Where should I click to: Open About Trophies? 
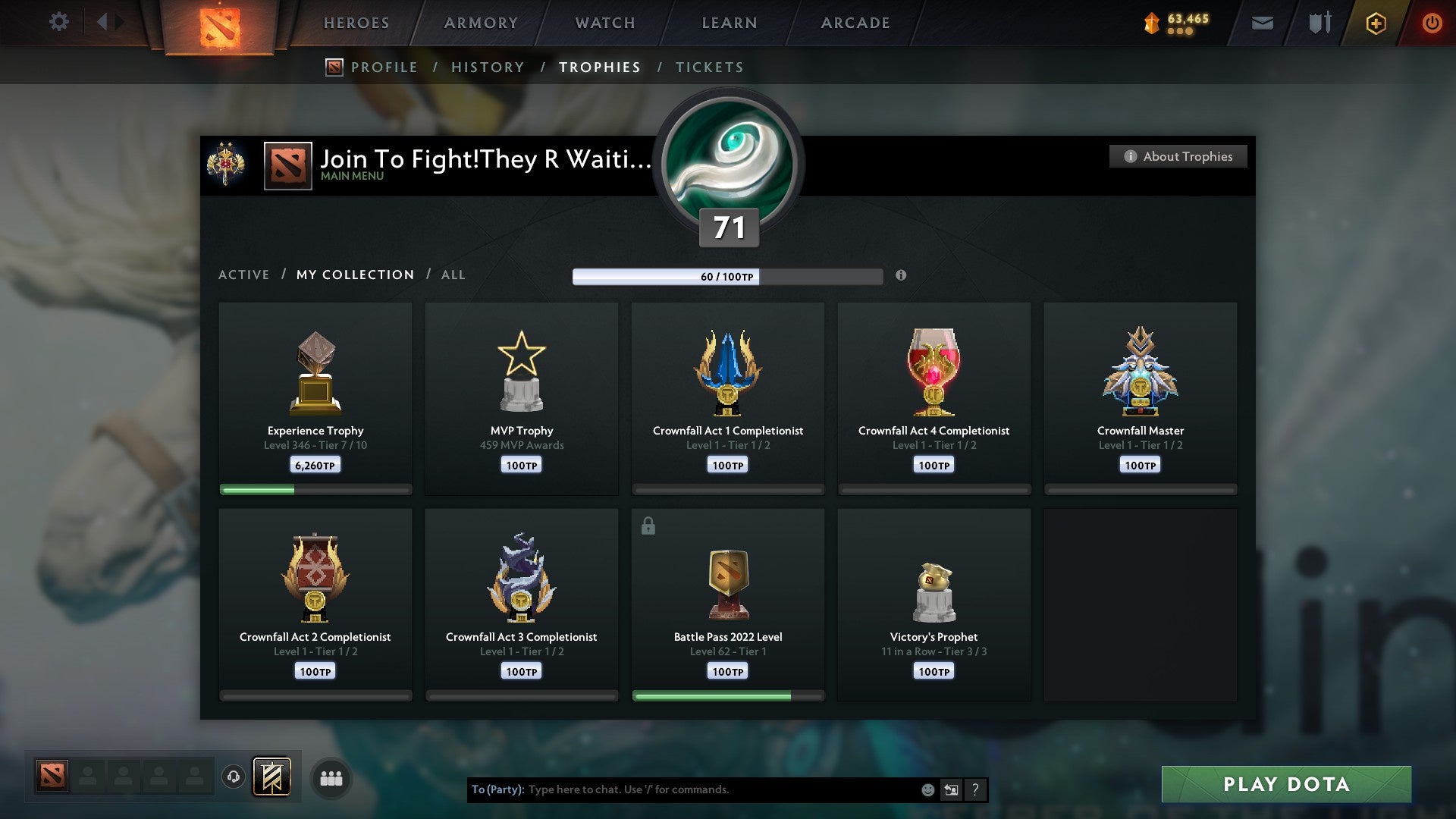click(1178, 156)
